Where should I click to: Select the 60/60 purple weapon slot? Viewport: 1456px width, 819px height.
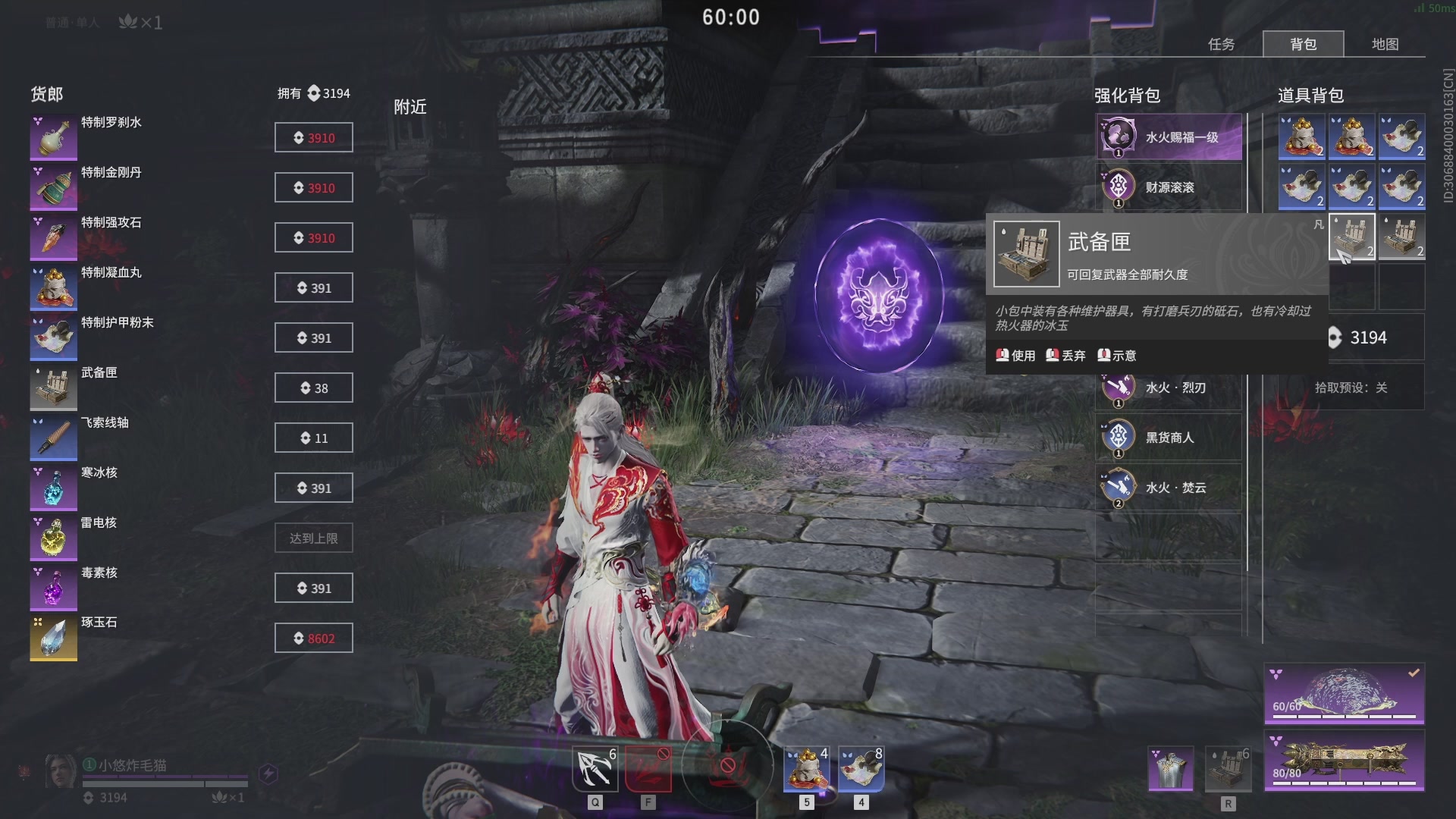click(1344, 694)
